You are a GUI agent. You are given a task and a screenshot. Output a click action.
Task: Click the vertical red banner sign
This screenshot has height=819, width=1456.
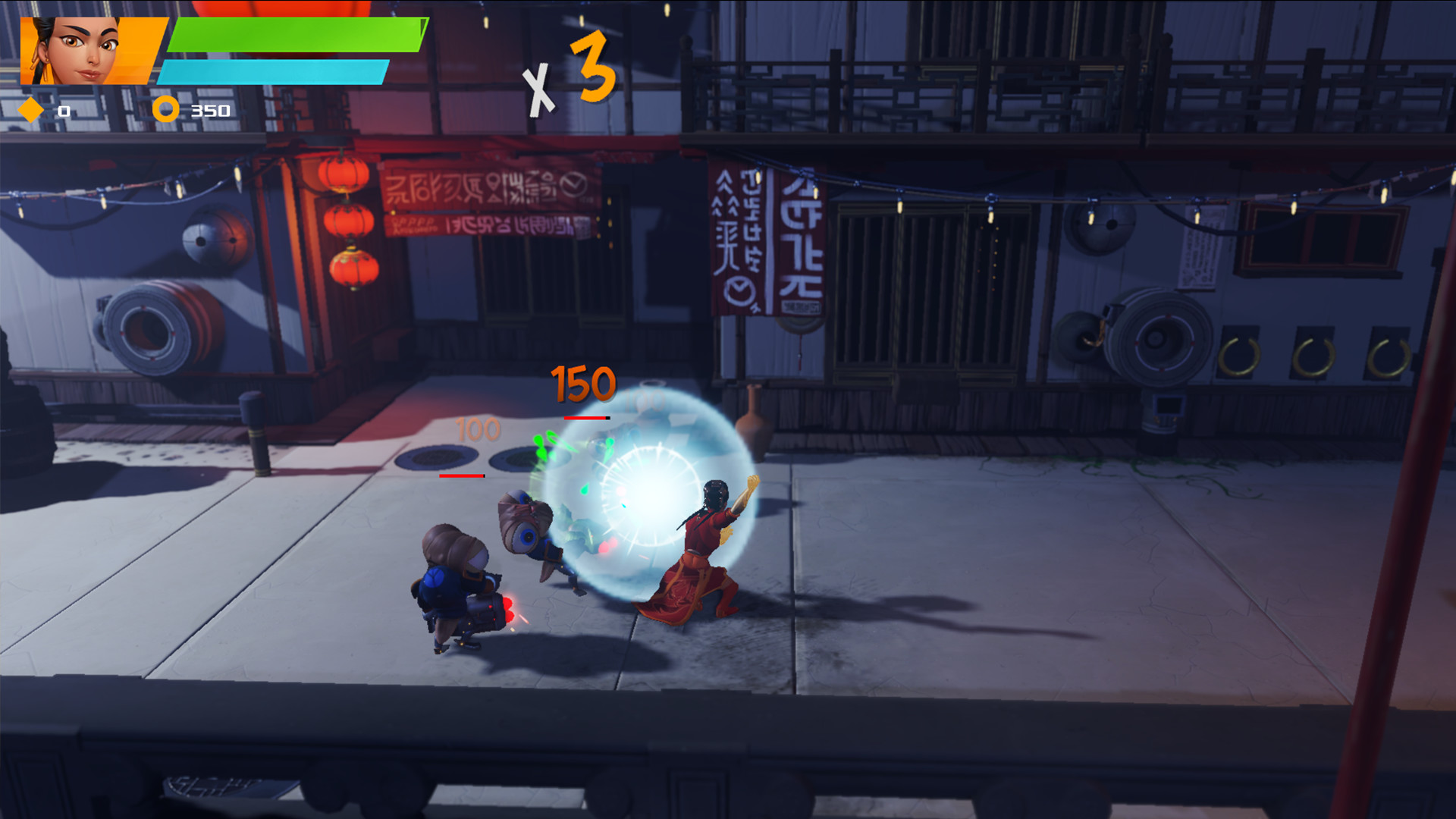[x=767, y=243]
